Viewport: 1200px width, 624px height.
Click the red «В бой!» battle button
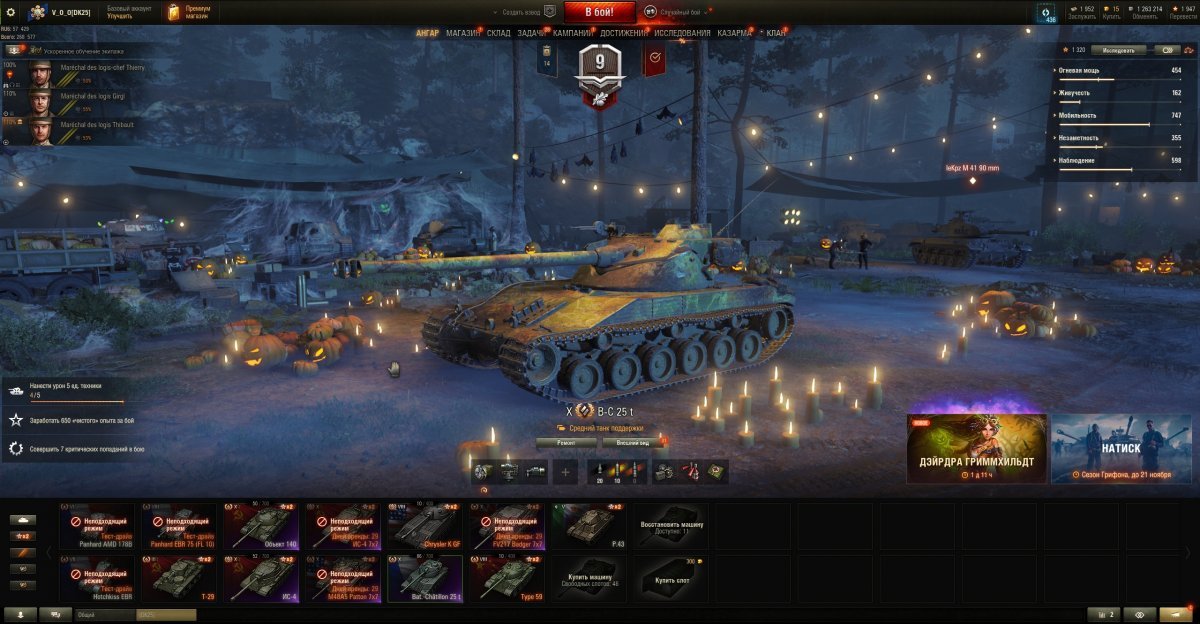[599, 12]
